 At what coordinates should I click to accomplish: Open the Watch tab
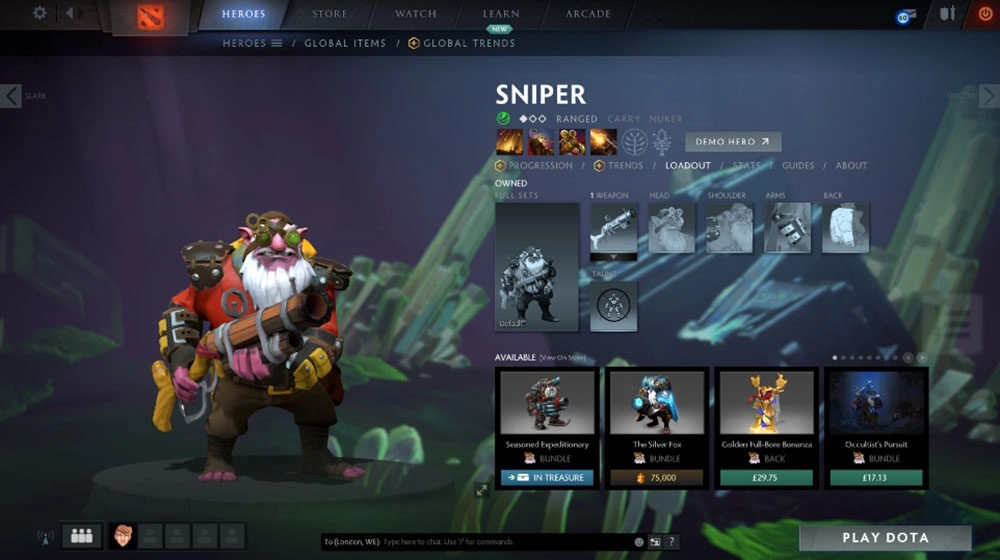pyautogui.click(x=416, y=14)
